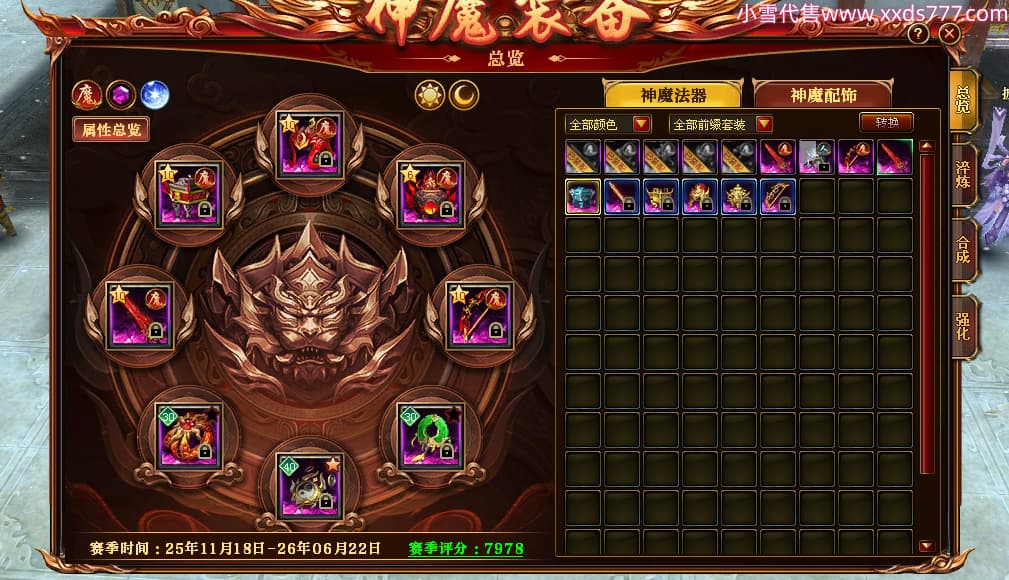
Task: Switch to the 神魔配饰 tab
Action: pyautogui.click(x=824, y=95)
